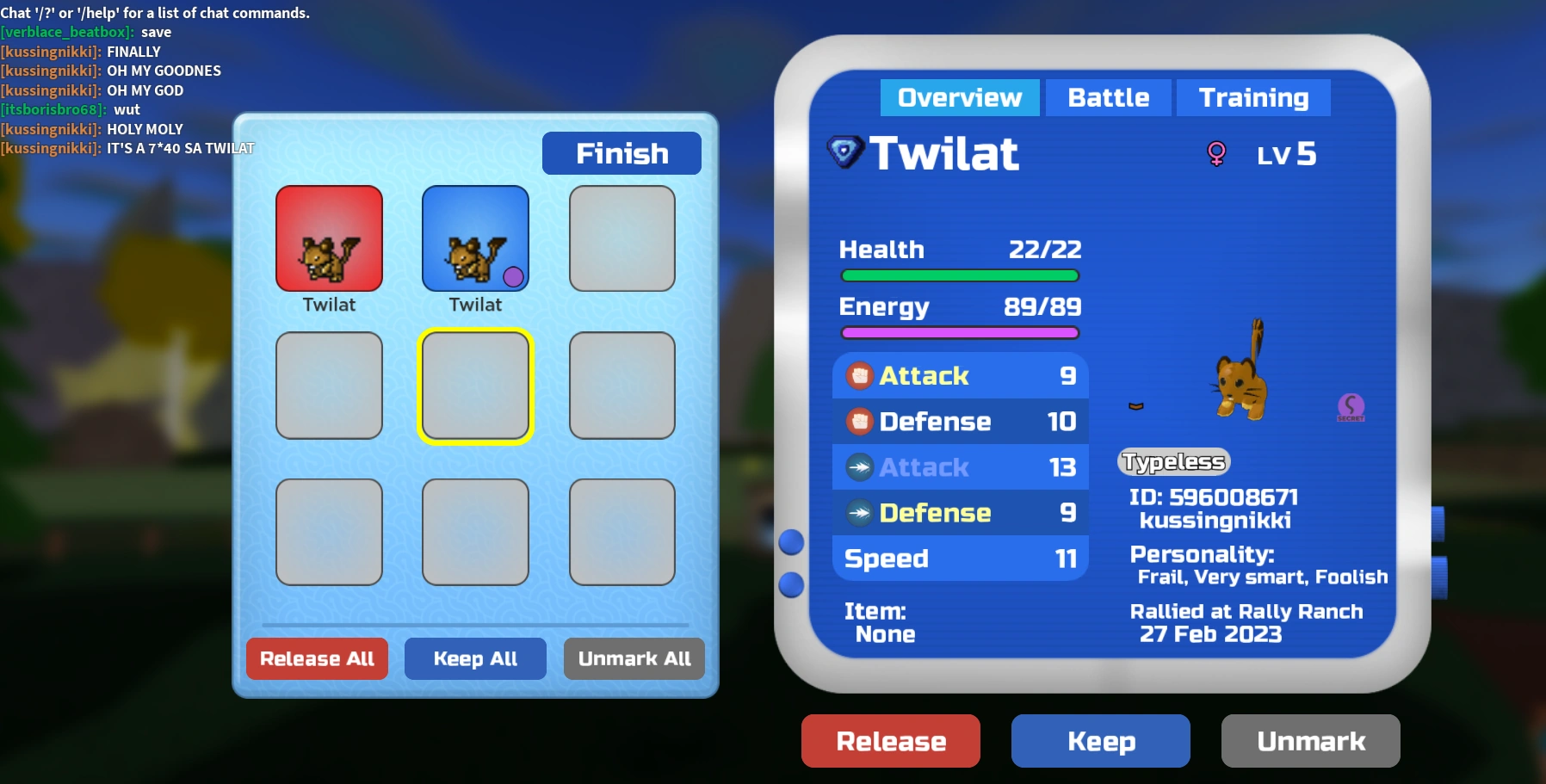This screenshot has width=1546, height=784.
Task: Click the melee Attack fist icon
Action: (859, 375)
